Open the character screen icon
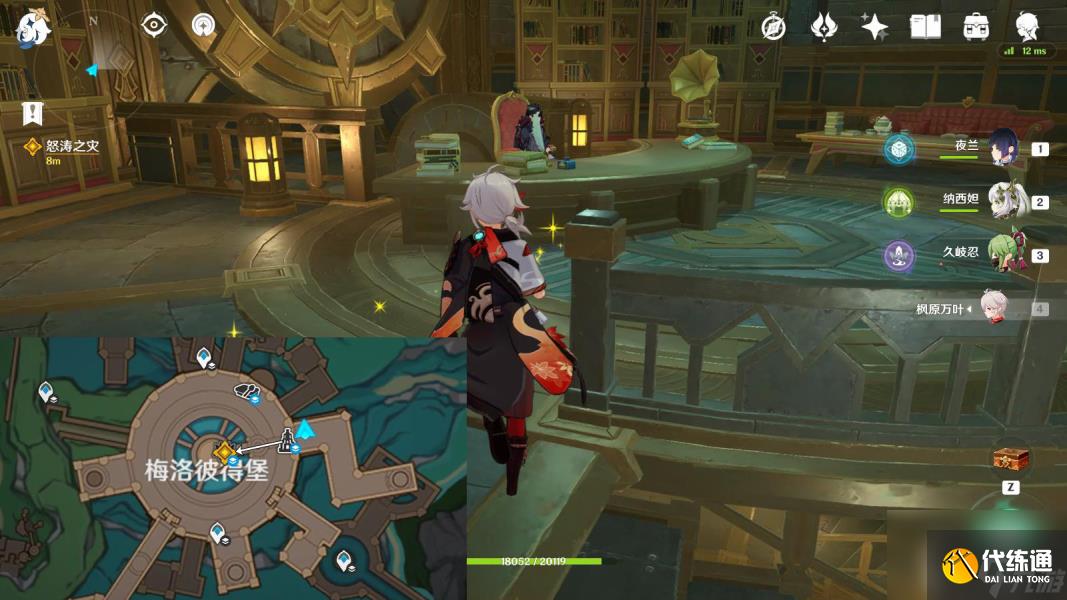Viewport: 1067px width, 600px height. click(x=1027, y=26)
